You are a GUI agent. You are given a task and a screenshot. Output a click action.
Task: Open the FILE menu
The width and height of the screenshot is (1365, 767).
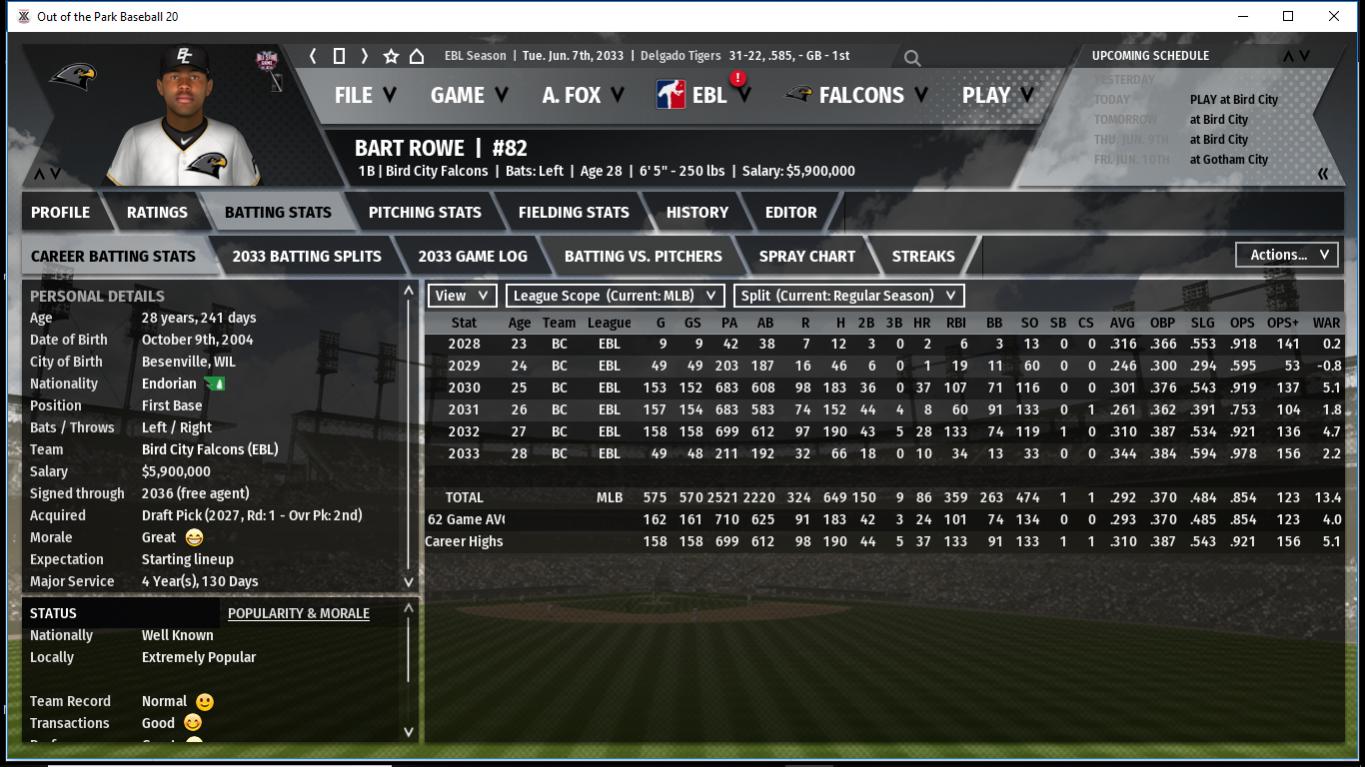364,95
